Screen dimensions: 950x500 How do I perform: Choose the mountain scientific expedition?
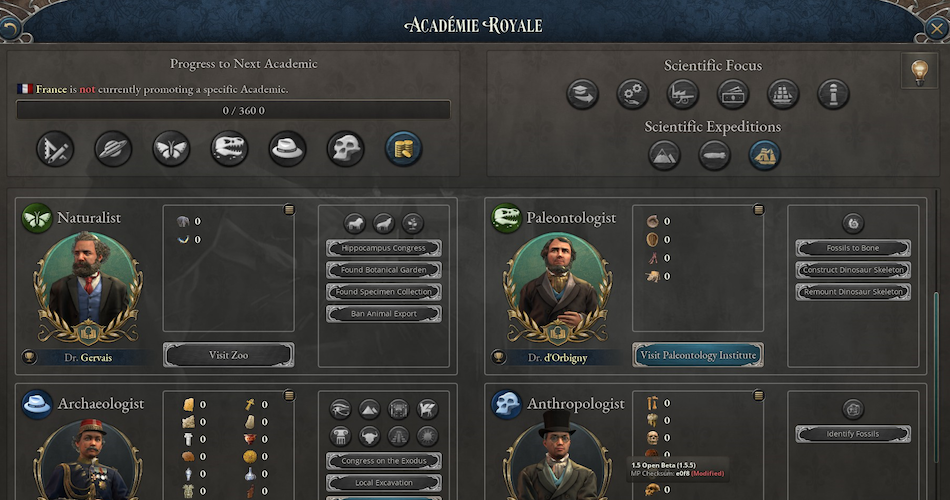click(x=665, y=155)
